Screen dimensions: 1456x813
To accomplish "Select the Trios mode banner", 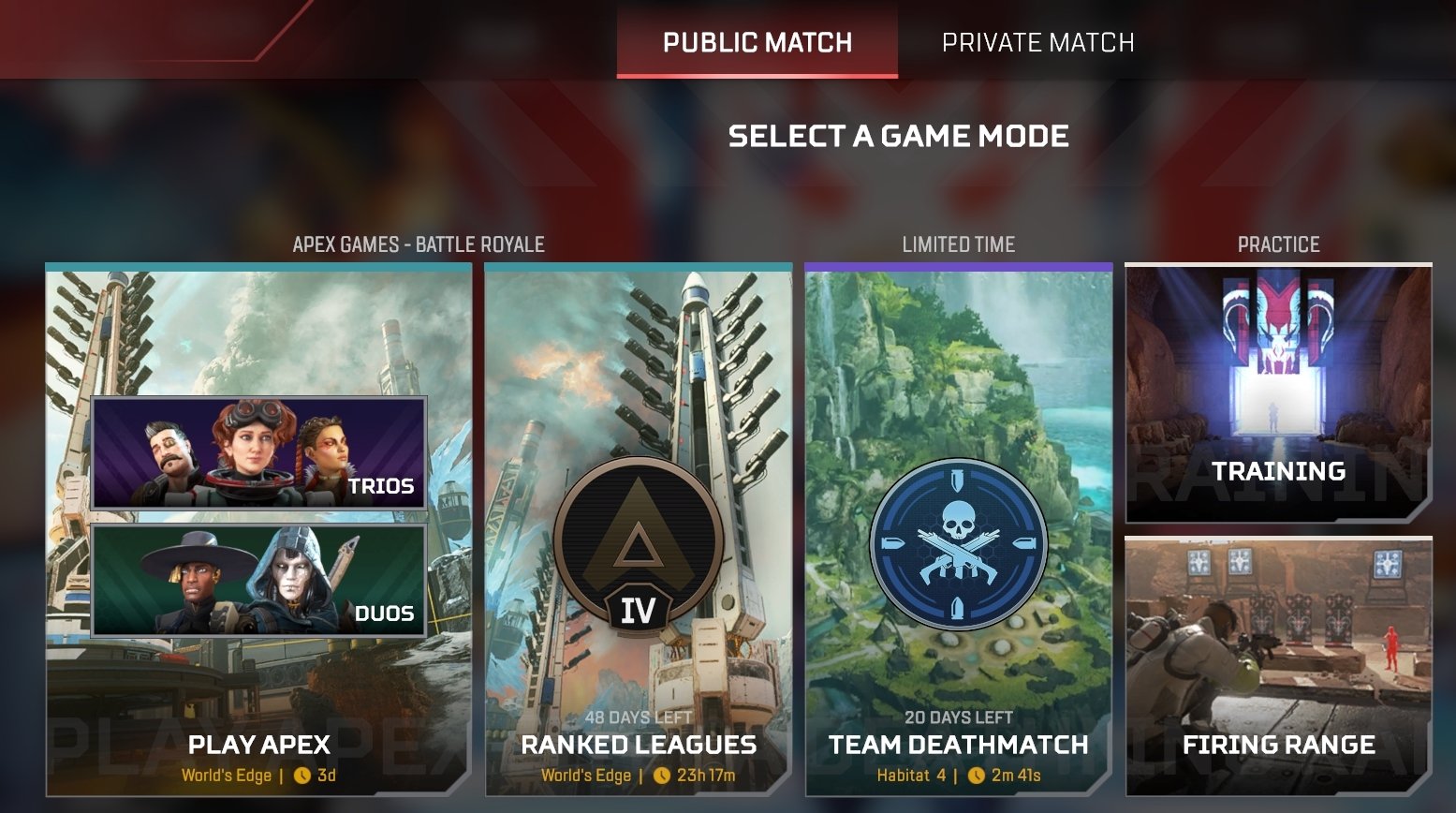I will tap(257, 455).
